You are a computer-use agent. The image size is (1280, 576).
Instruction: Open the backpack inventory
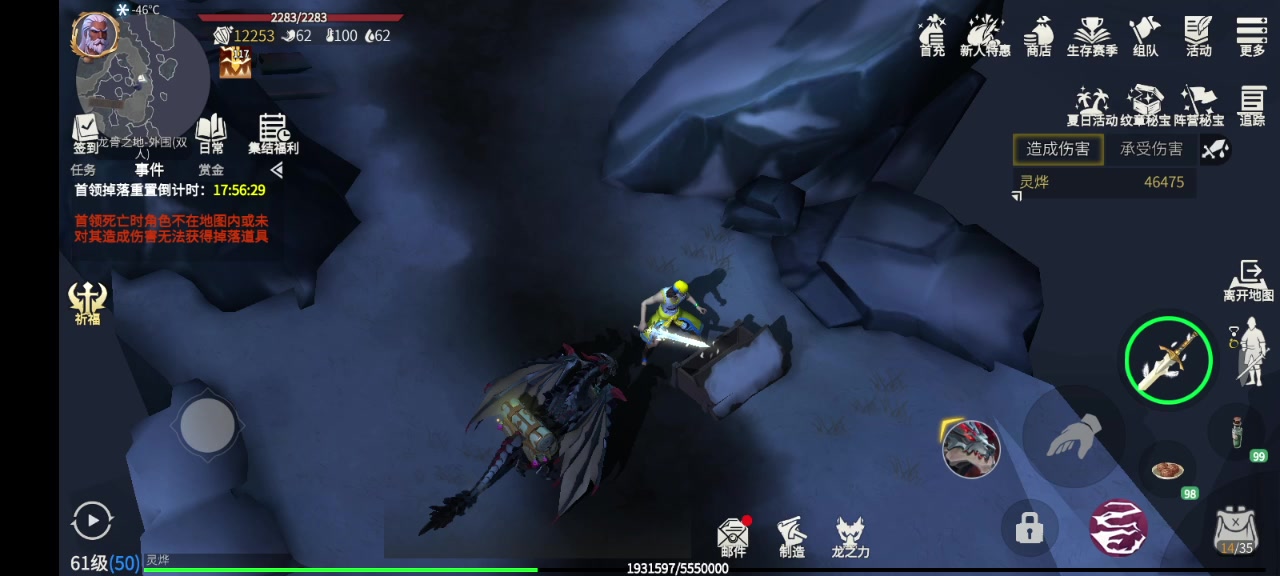[1235, 530]
